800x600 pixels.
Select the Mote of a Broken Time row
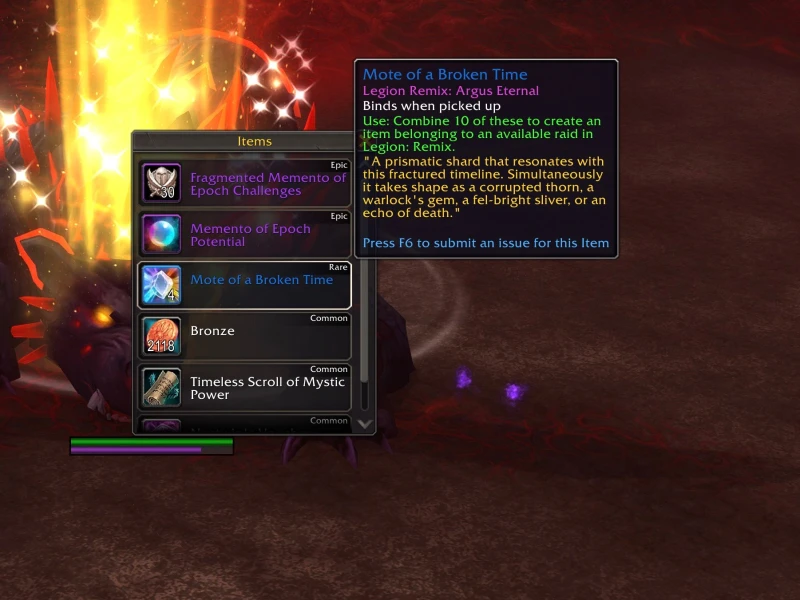(245, 285)
